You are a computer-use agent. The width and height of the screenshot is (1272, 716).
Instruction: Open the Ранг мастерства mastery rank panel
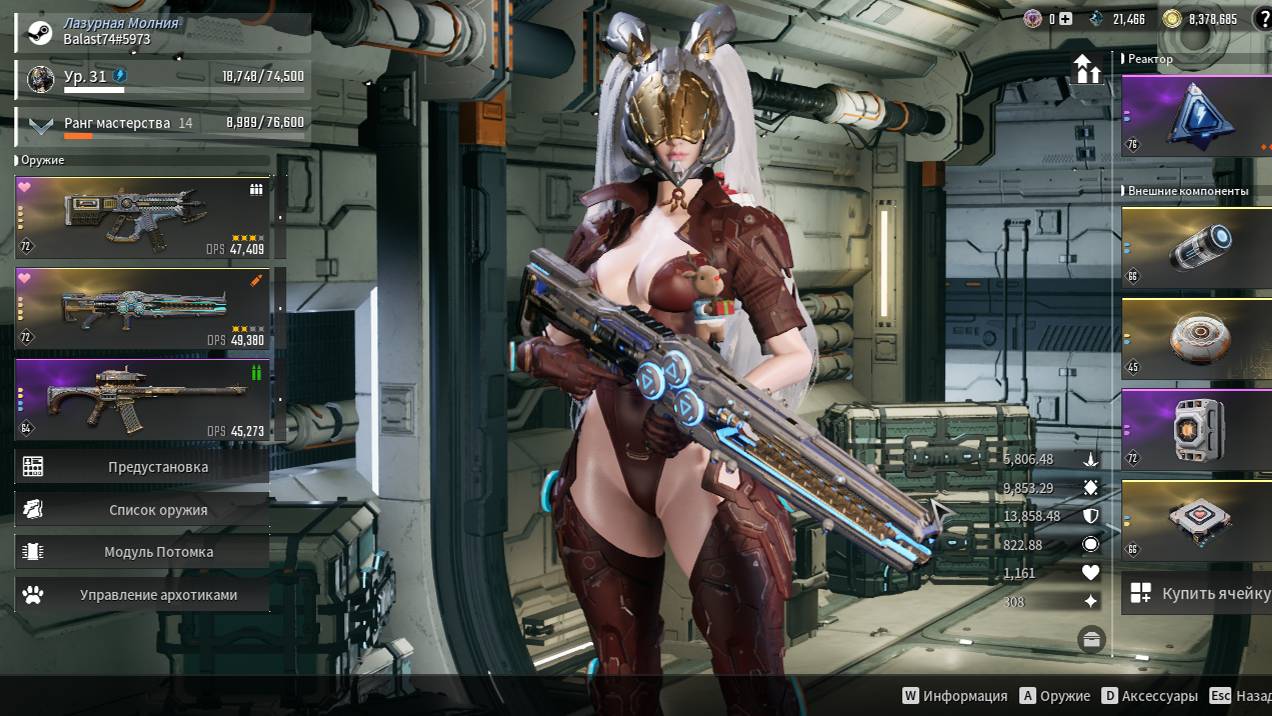(x=163, y=125)
